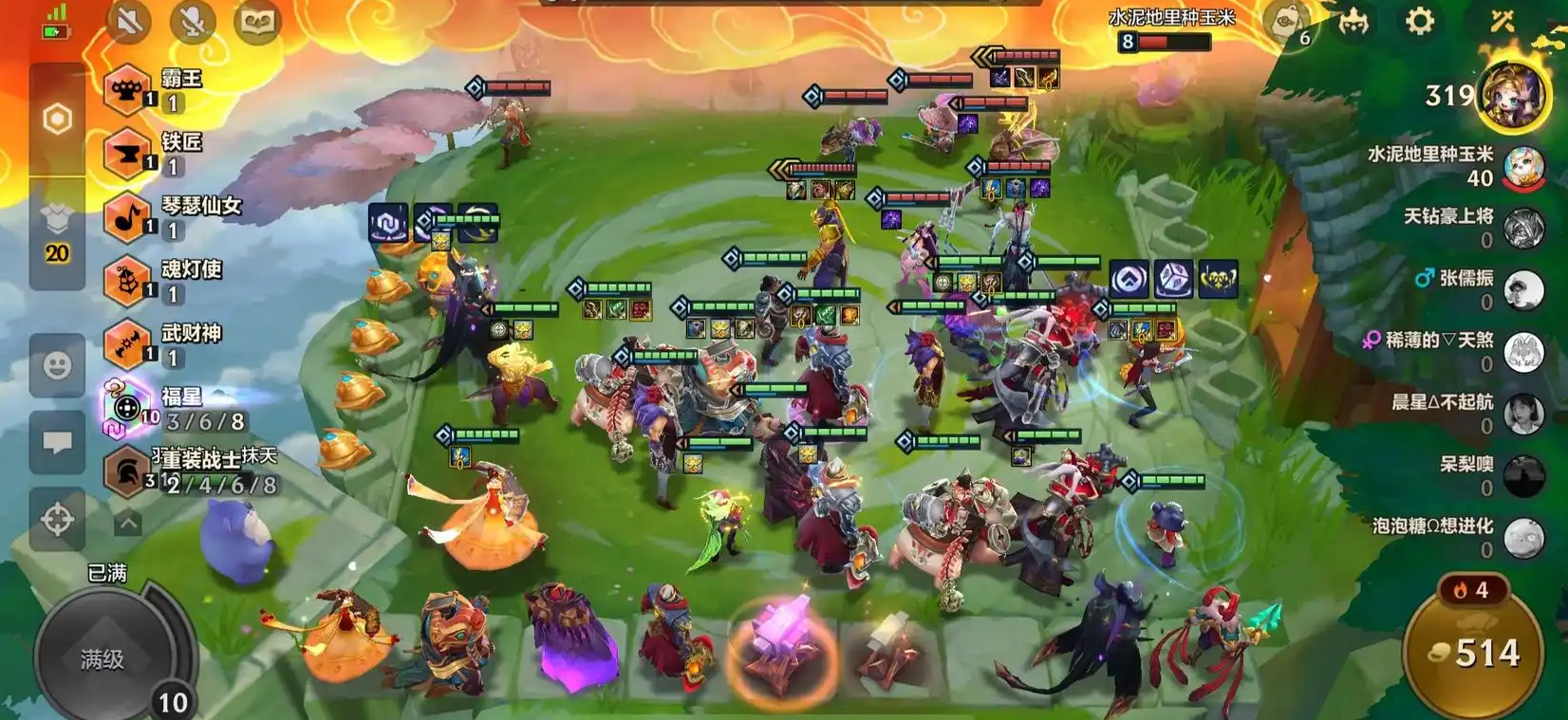This screenshot has width=1568, height=720.
Task: Select the 霸王 trait entry
Action: pyautogui.click(x=161, y=90)
